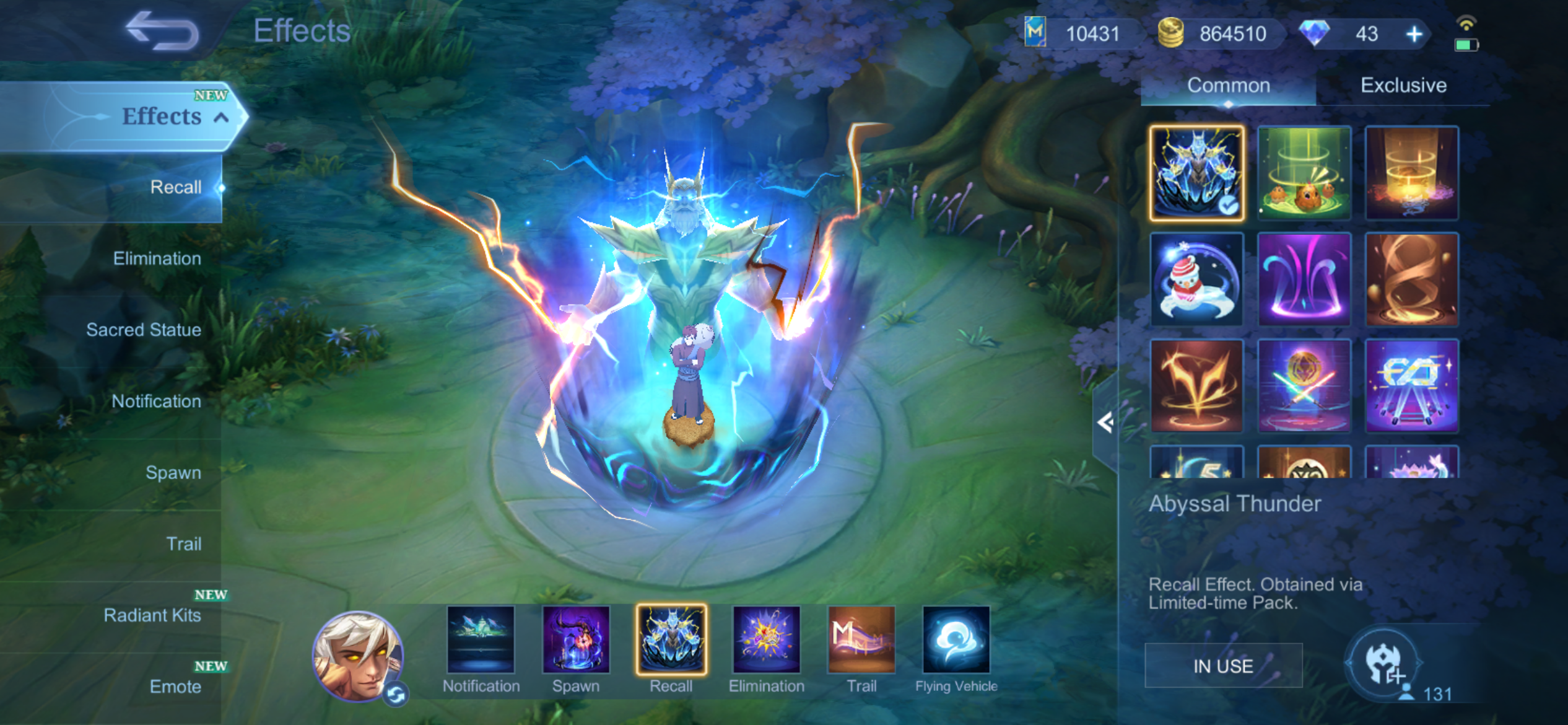Select the purple fountain recall effect
Screen dimensions: 1568x725
tap(1304, 279)
